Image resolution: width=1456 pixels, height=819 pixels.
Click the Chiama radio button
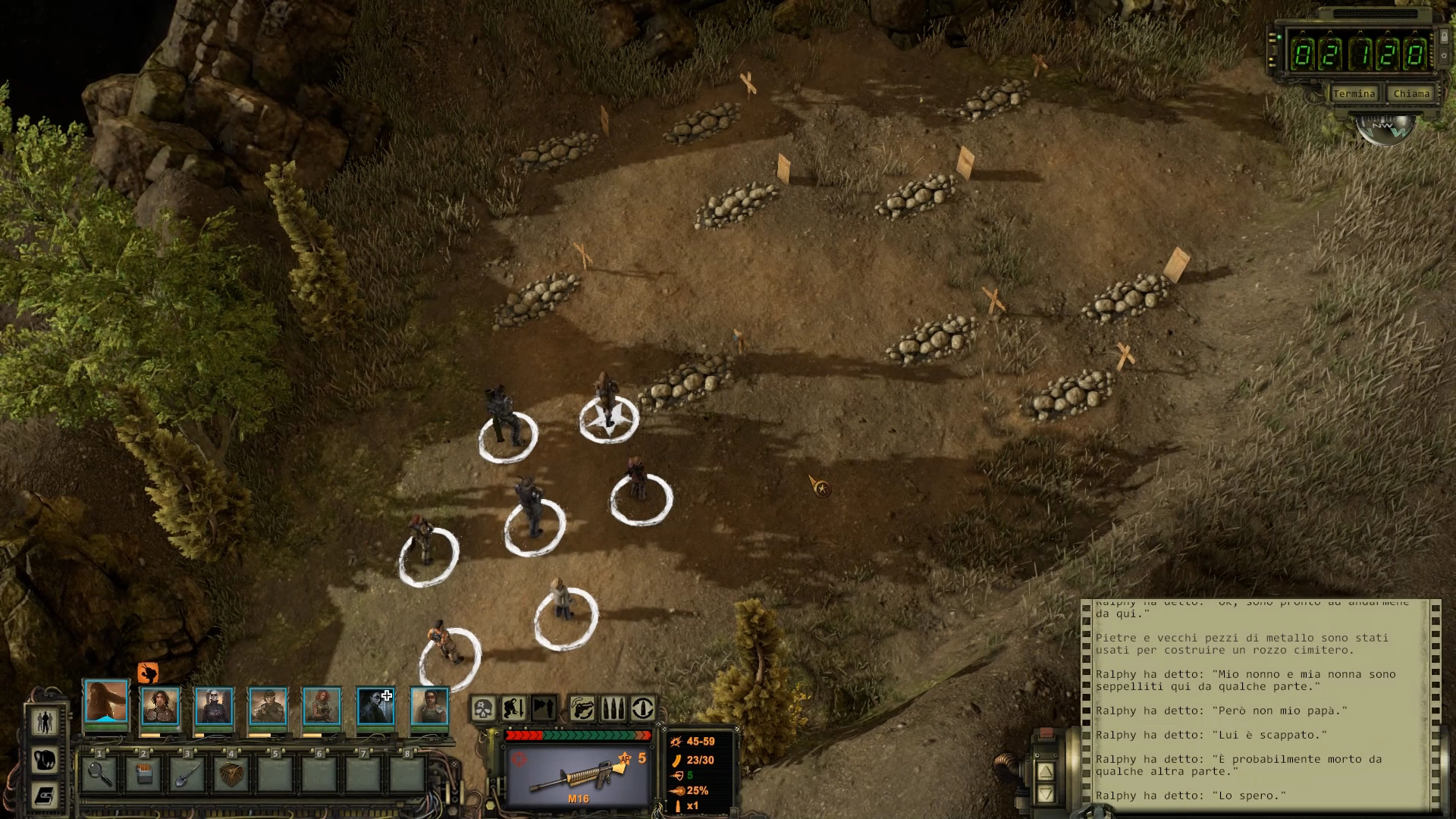[1410, 94]
